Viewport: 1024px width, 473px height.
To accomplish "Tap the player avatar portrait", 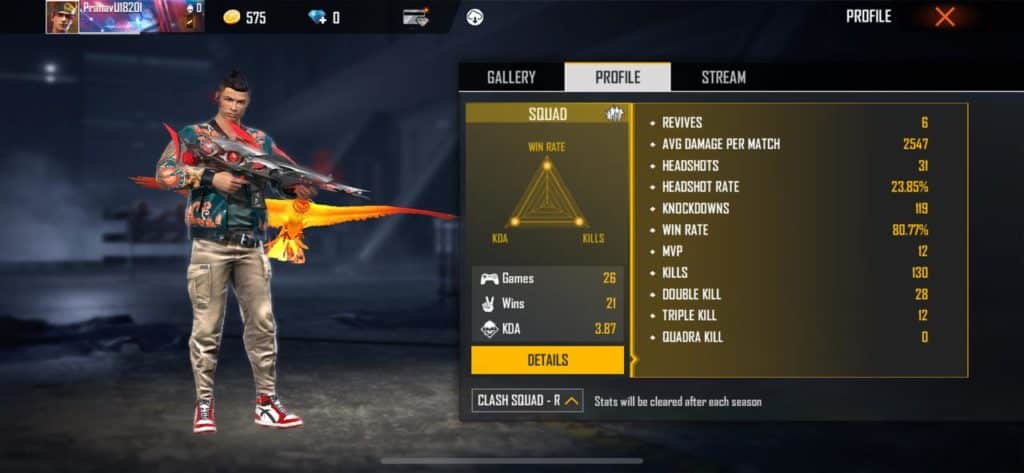I will (62, 17).
